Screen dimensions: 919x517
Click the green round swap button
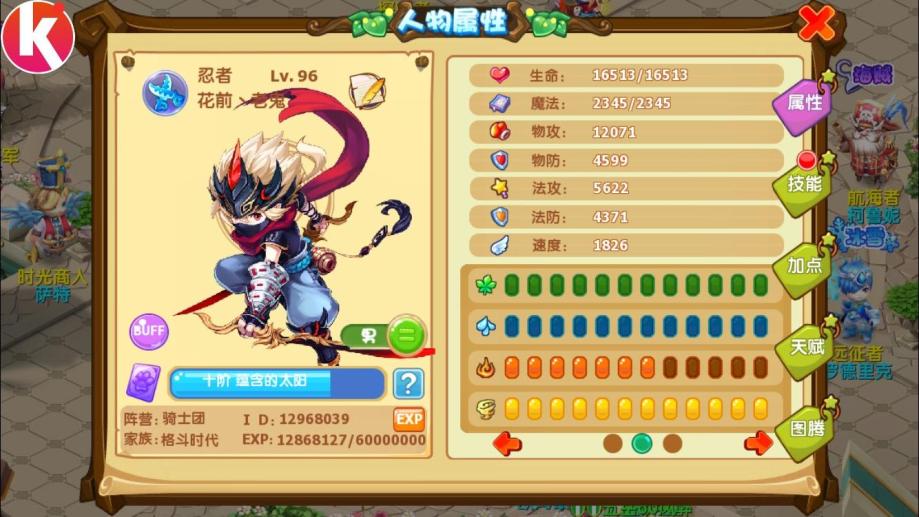click(406, 335)
